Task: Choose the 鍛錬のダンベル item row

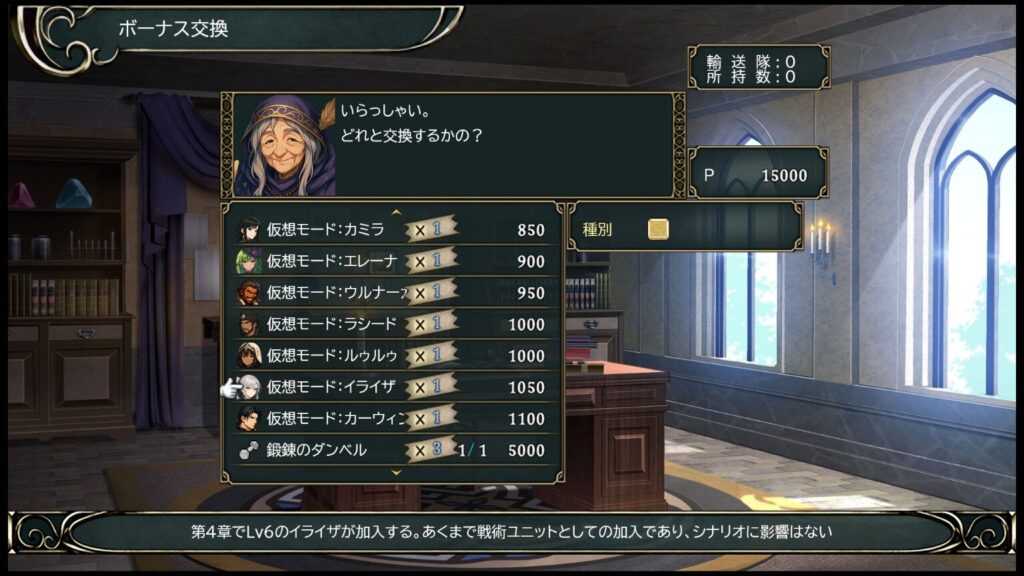Action: pos(392,450)
